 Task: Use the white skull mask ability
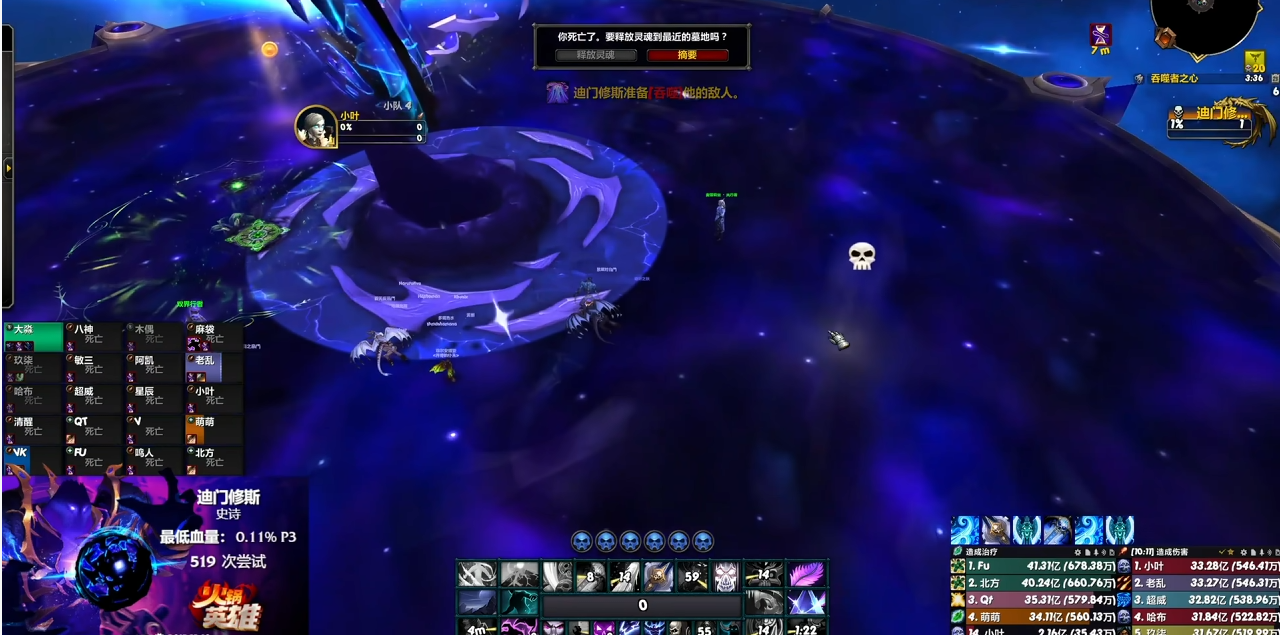click(727, 574)
